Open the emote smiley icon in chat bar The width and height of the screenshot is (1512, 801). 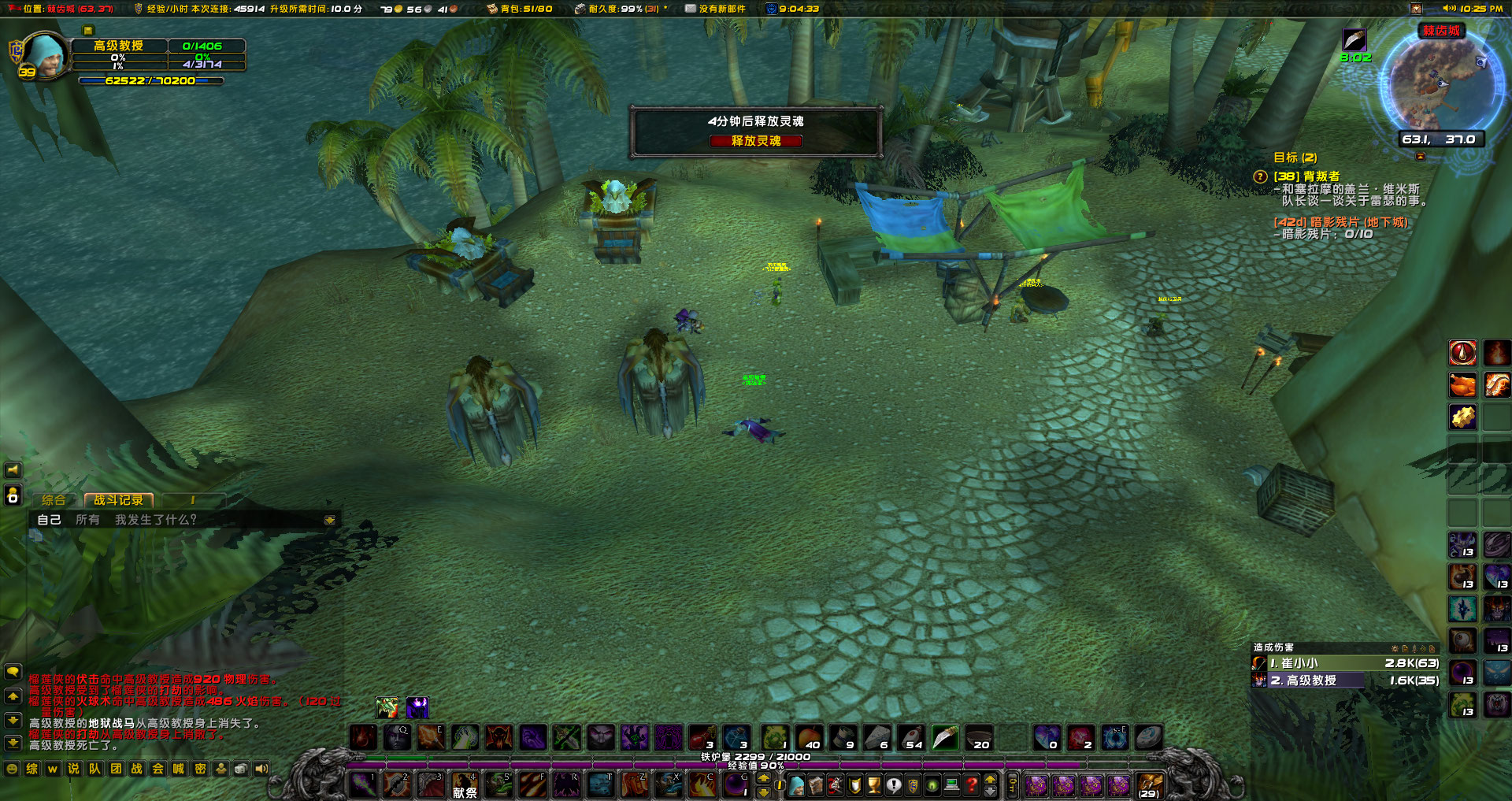pos(13,769)
